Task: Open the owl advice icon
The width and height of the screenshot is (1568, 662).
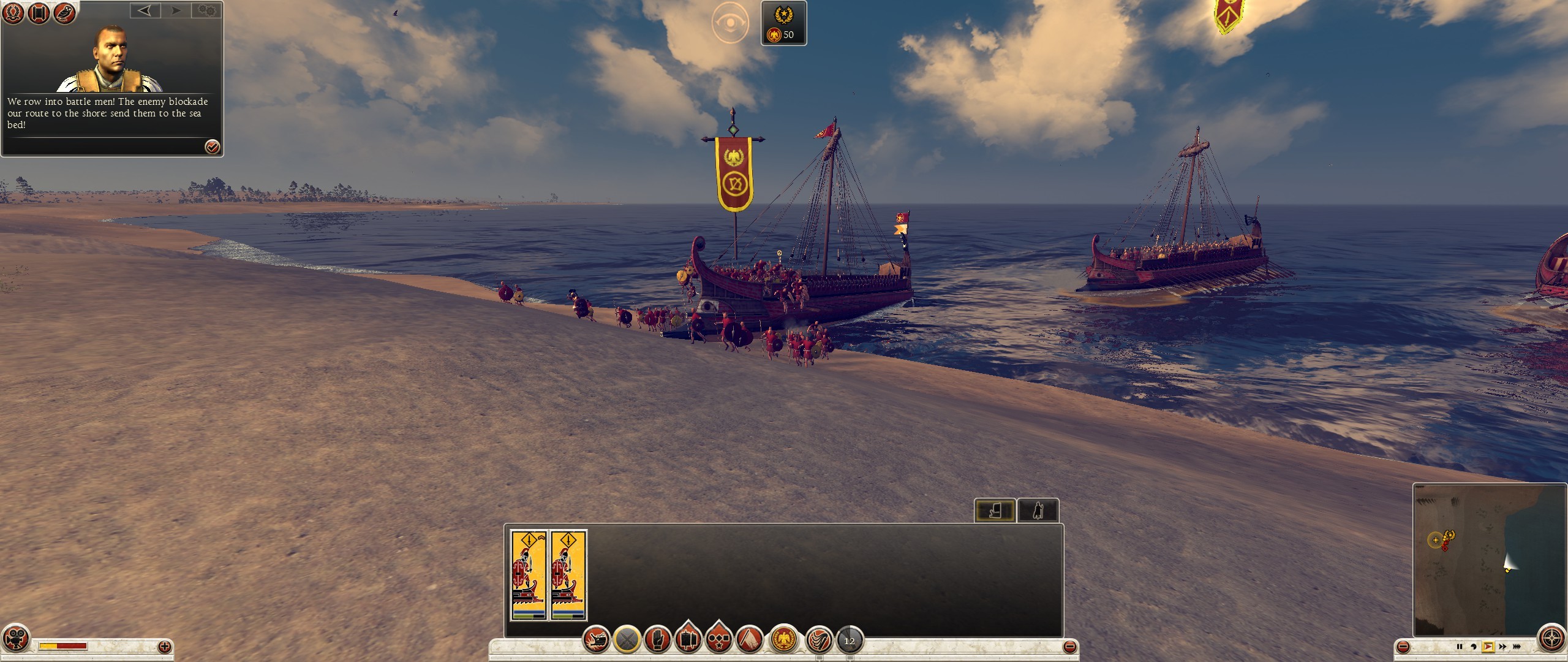Action: [x=64, y=13]
